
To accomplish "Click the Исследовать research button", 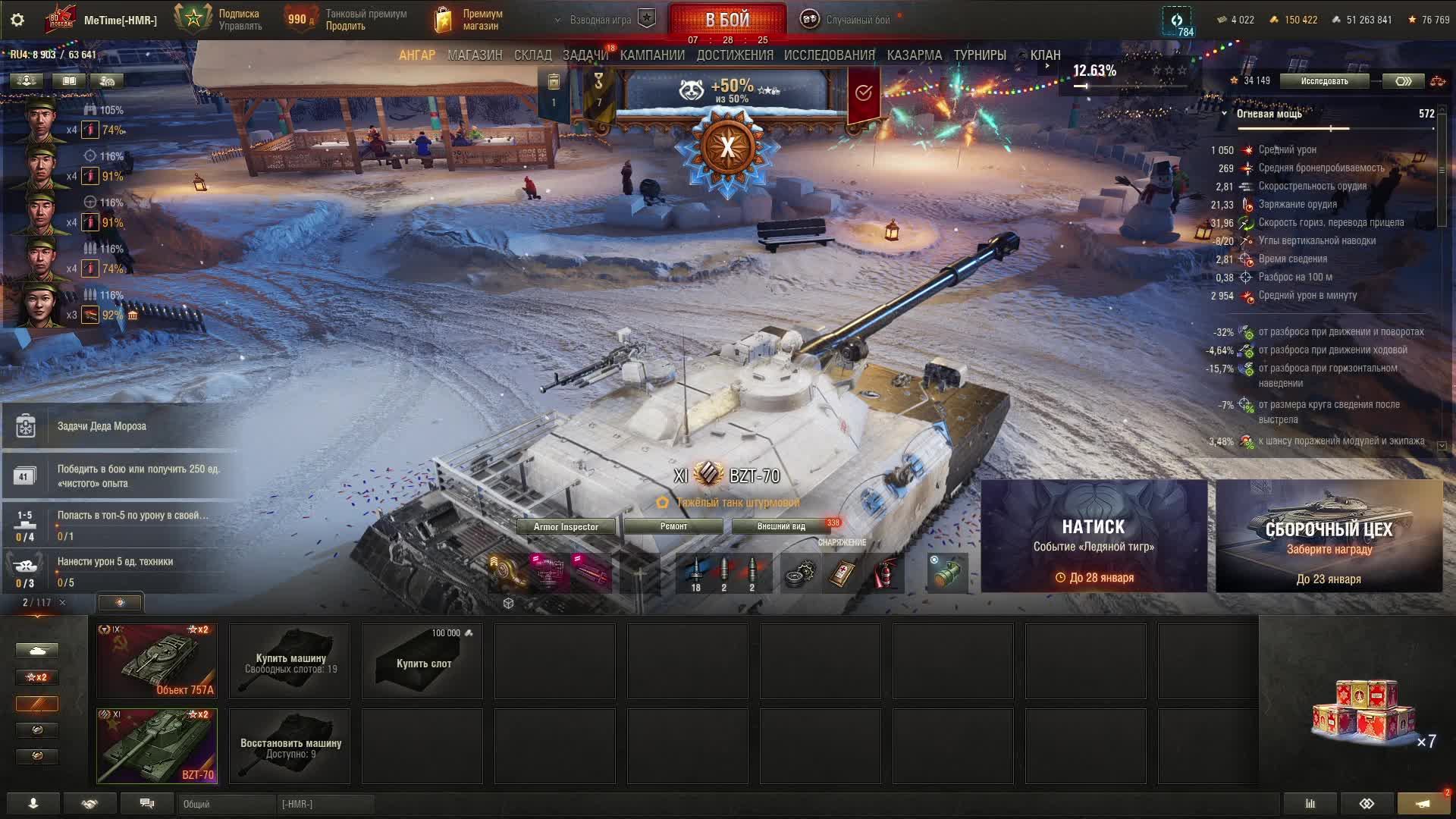I will 1324,81.
